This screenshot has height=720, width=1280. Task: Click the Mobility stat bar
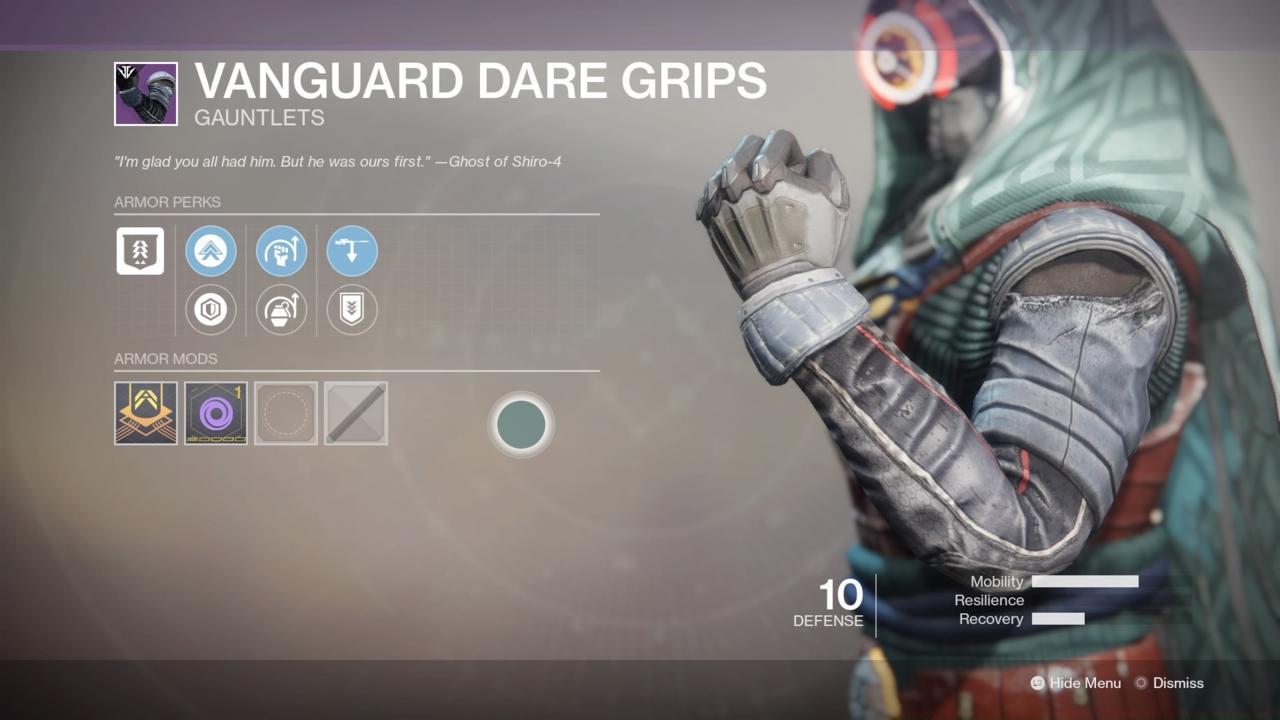click(x=1087, y=581)
